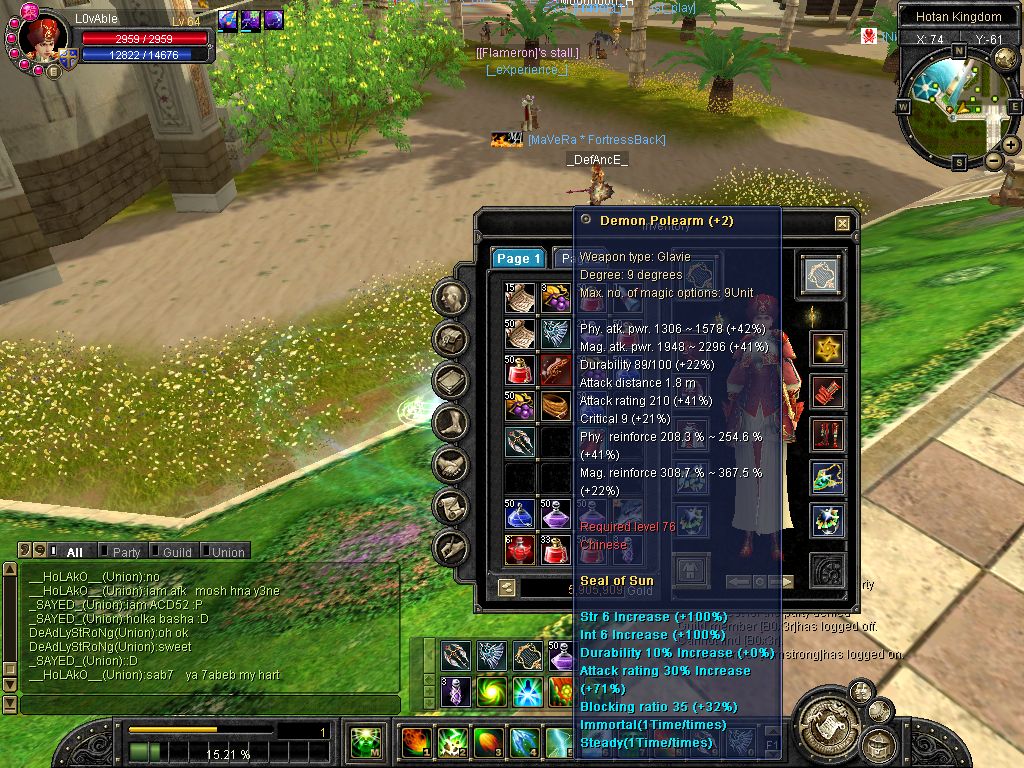Screen dimensions: 1024x768
Task: Click the equipped golden star accessory slot
Action: 827,349
